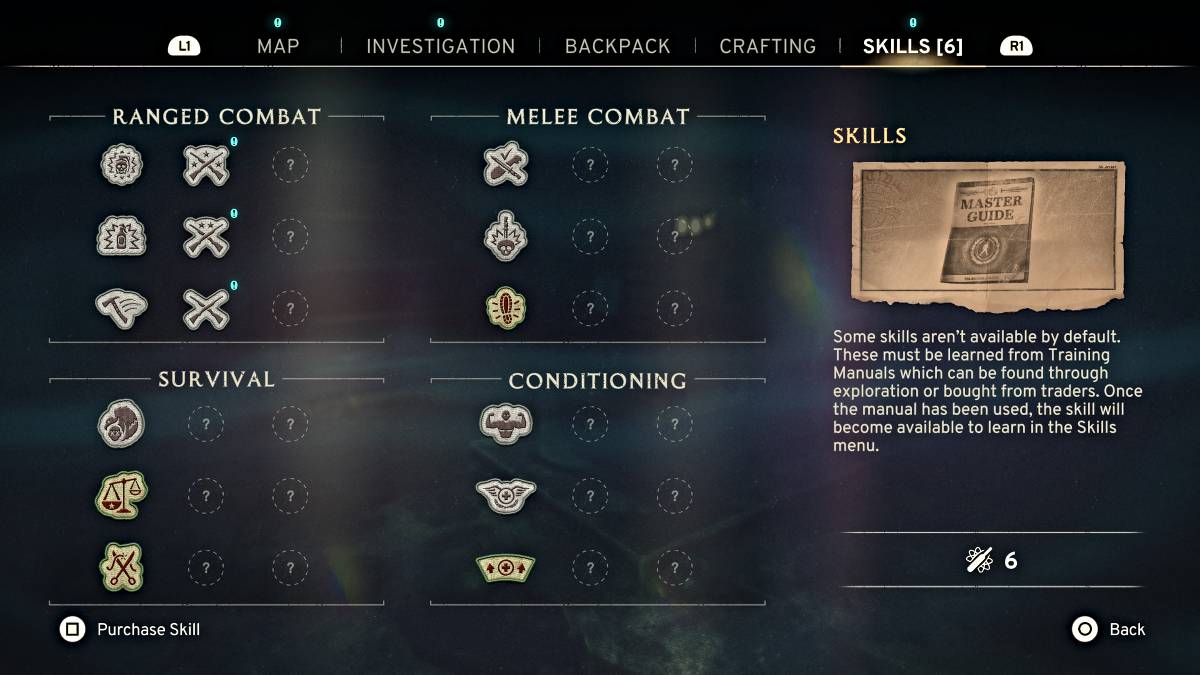The image size is (1200, 675).
Task: Pick the flexing muscleman conditioning skill
Action: coord(505,423)
